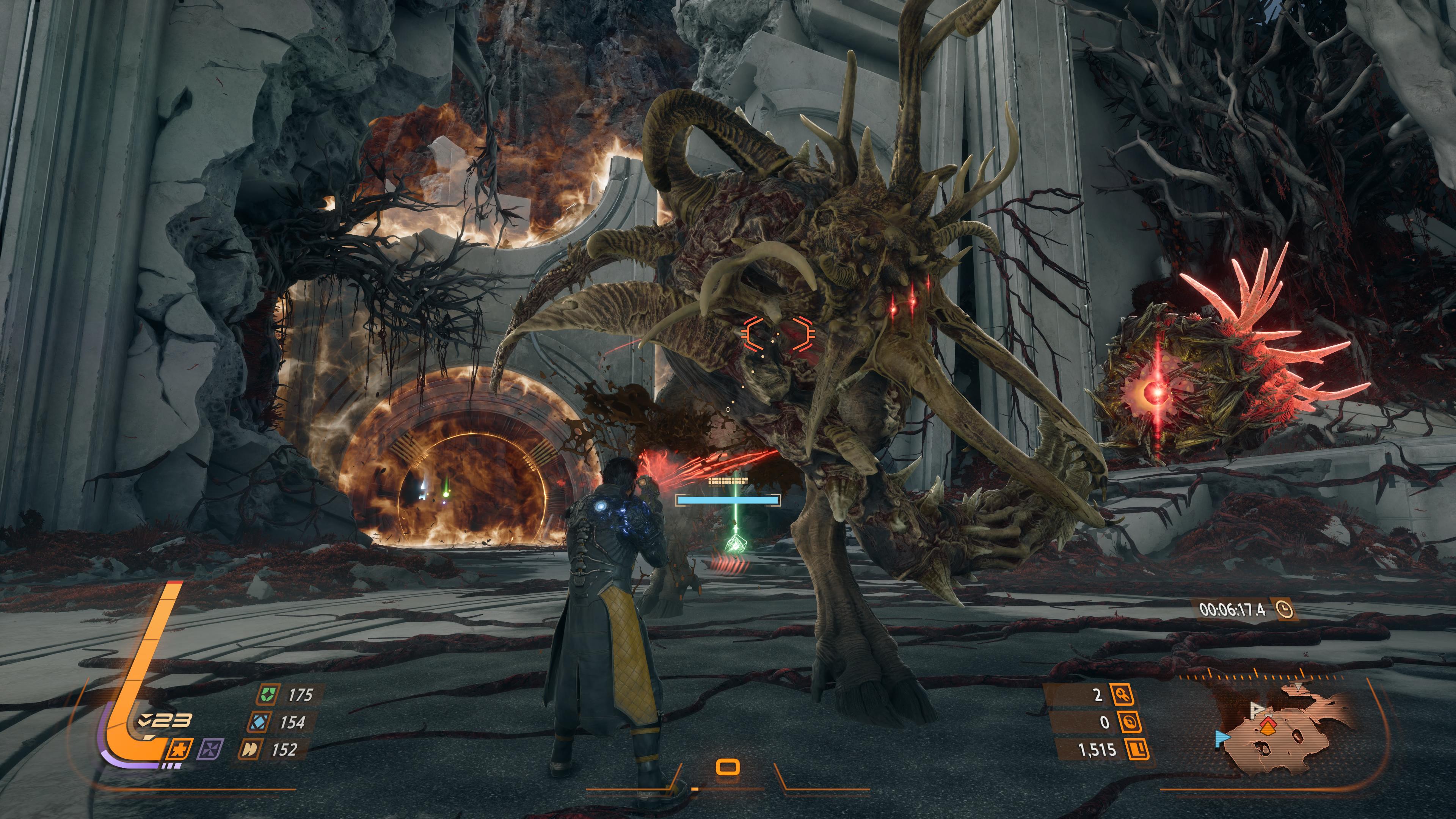Click the clock icon beside the timer

[x=1284, y=610]
